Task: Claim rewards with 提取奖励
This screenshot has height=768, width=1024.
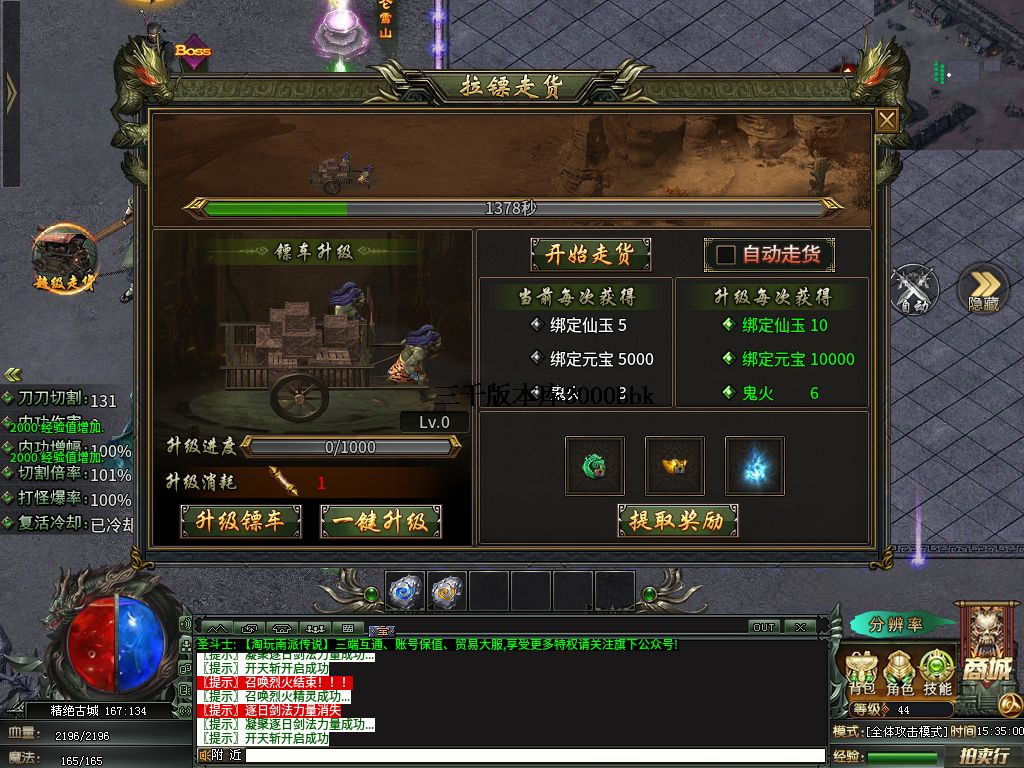Action: [x=677, y=520]
